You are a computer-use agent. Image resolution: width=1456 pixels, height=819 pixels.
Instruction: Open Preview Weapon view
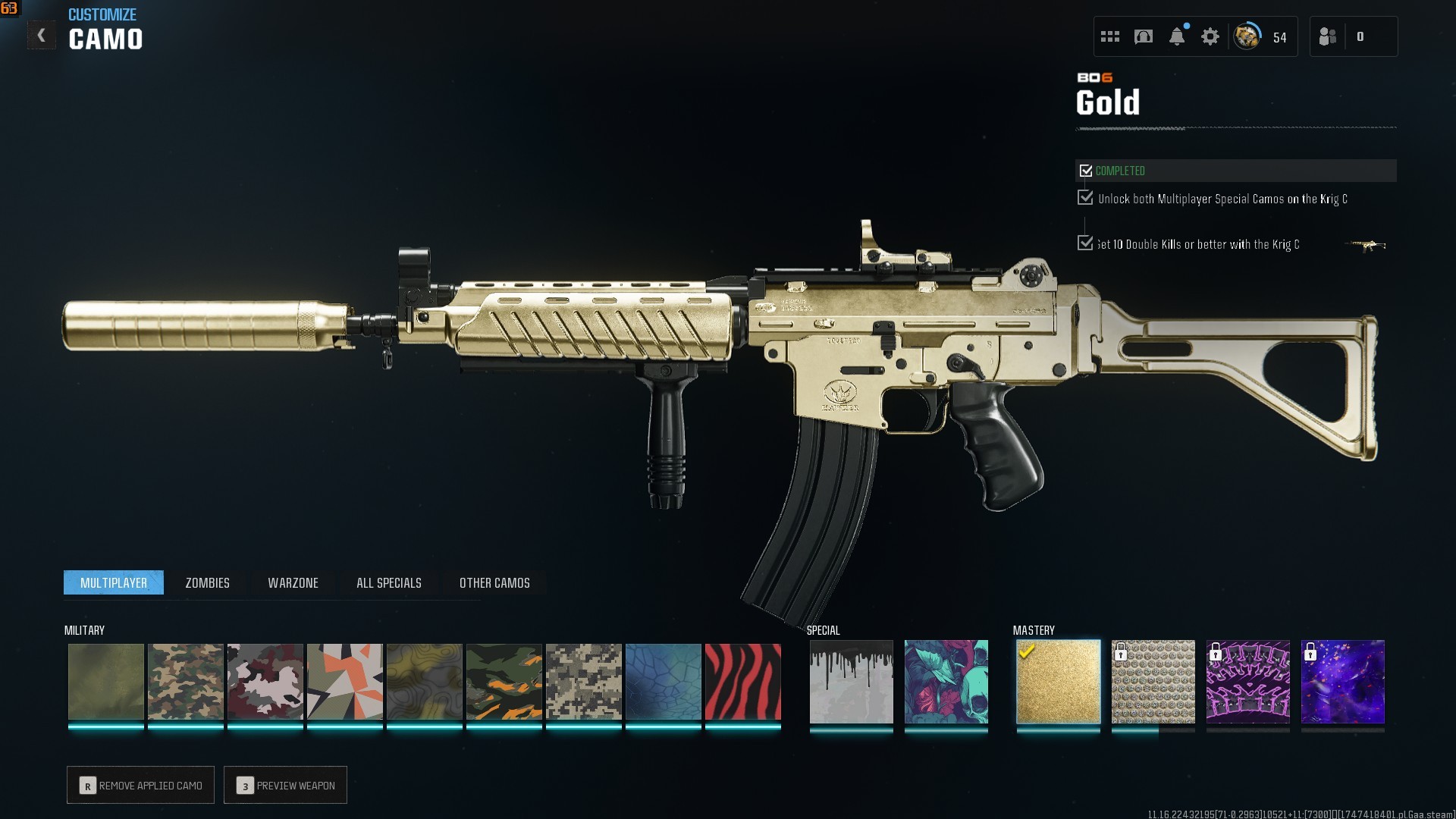click(x=286, y=785)
